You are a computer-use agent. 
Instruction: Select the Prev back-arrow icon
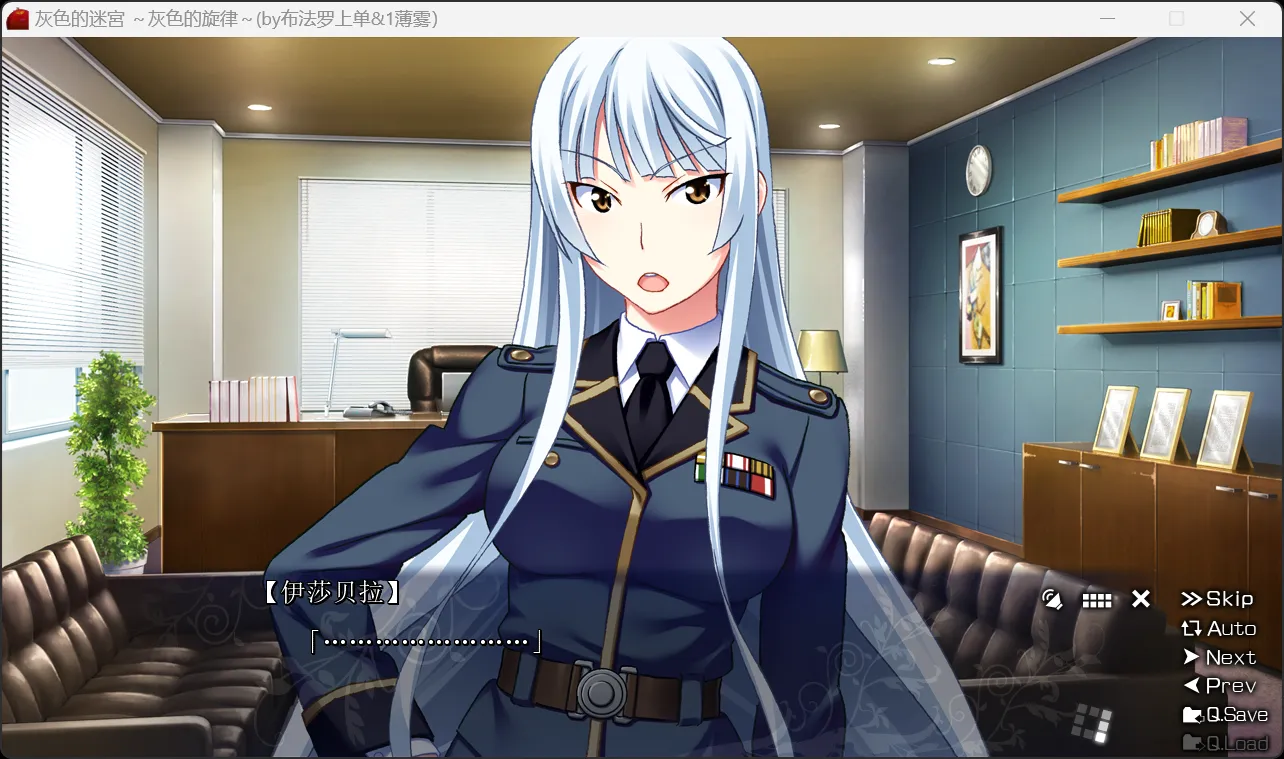1192,685
